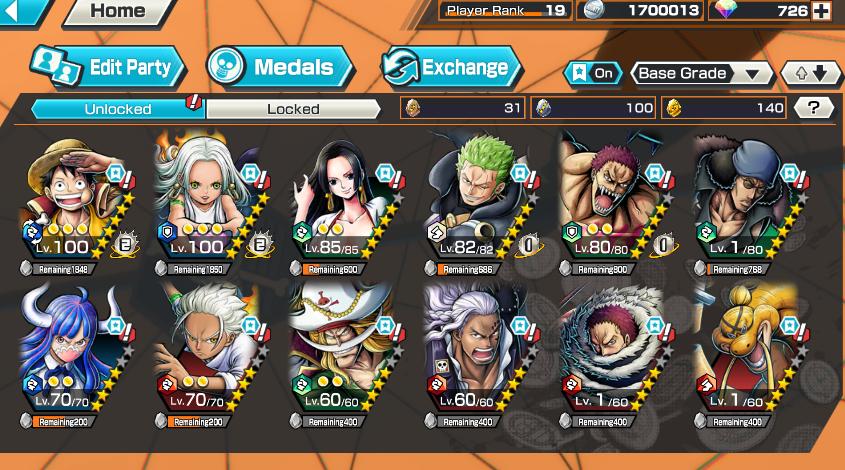Viewport: 845px width, 470px height.
Task: Open the Base Grade sort dropdown
Action: [702, 73]
